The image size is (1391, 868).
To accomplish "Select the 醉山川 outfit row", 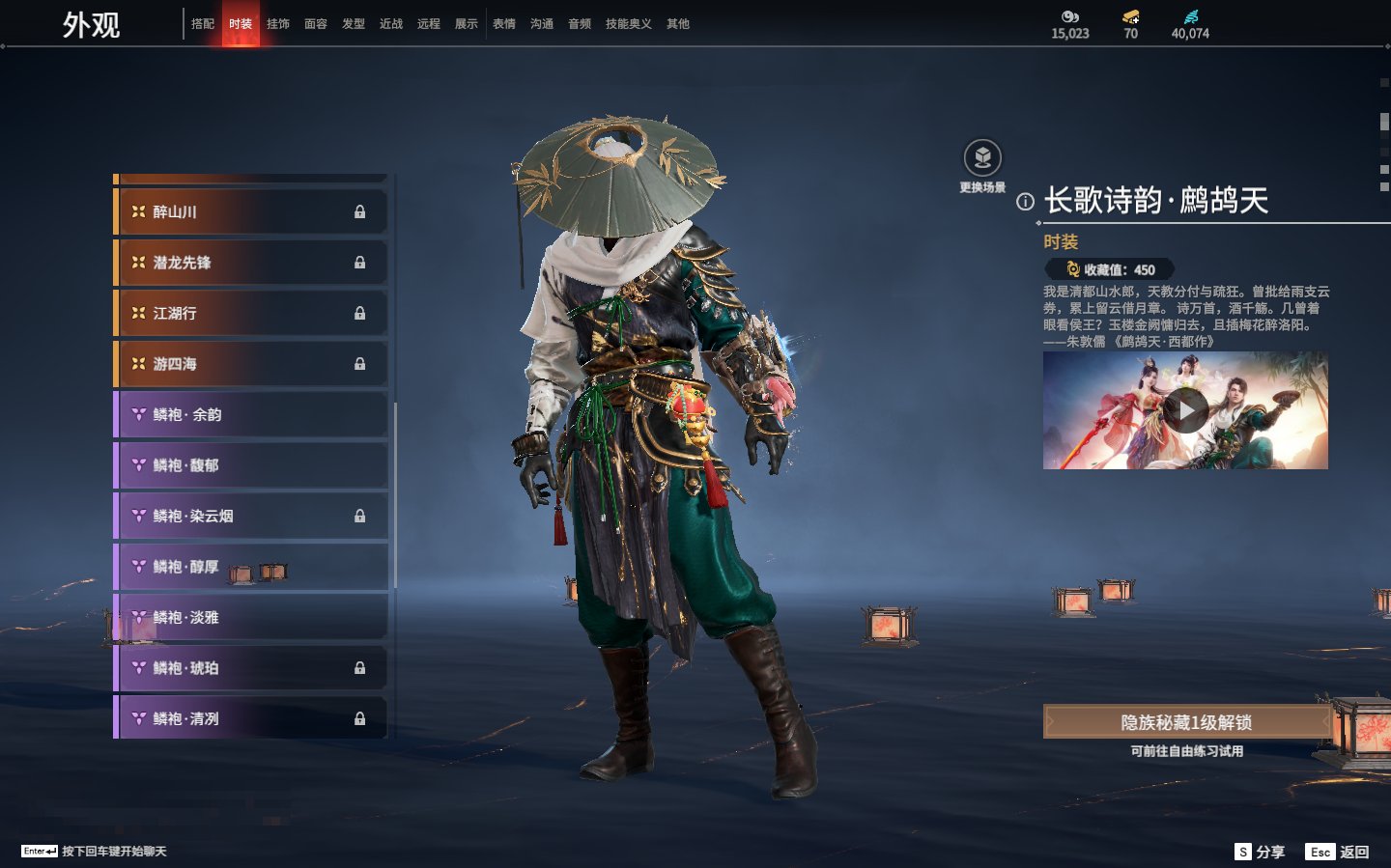I will pos(251,211).
